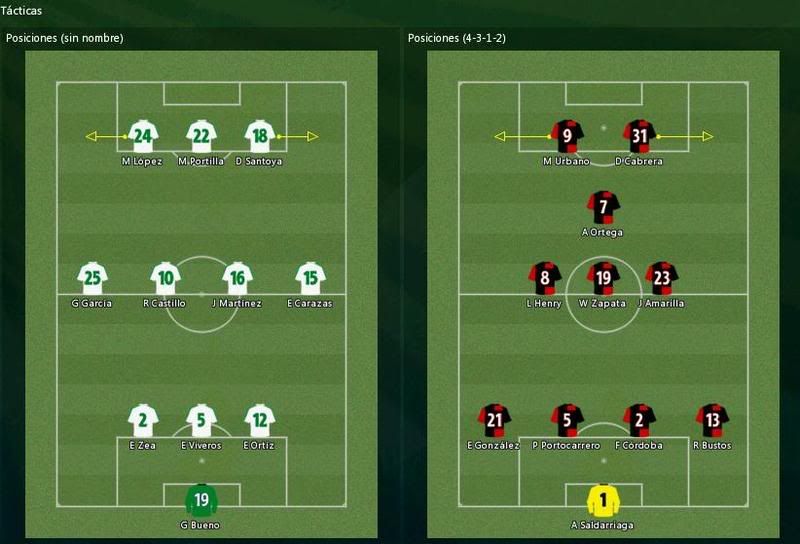Click R Castillo's number 10 shirt
Image resolution: width=800 pixels, height=544 pixels.
[x=165, y=278]
